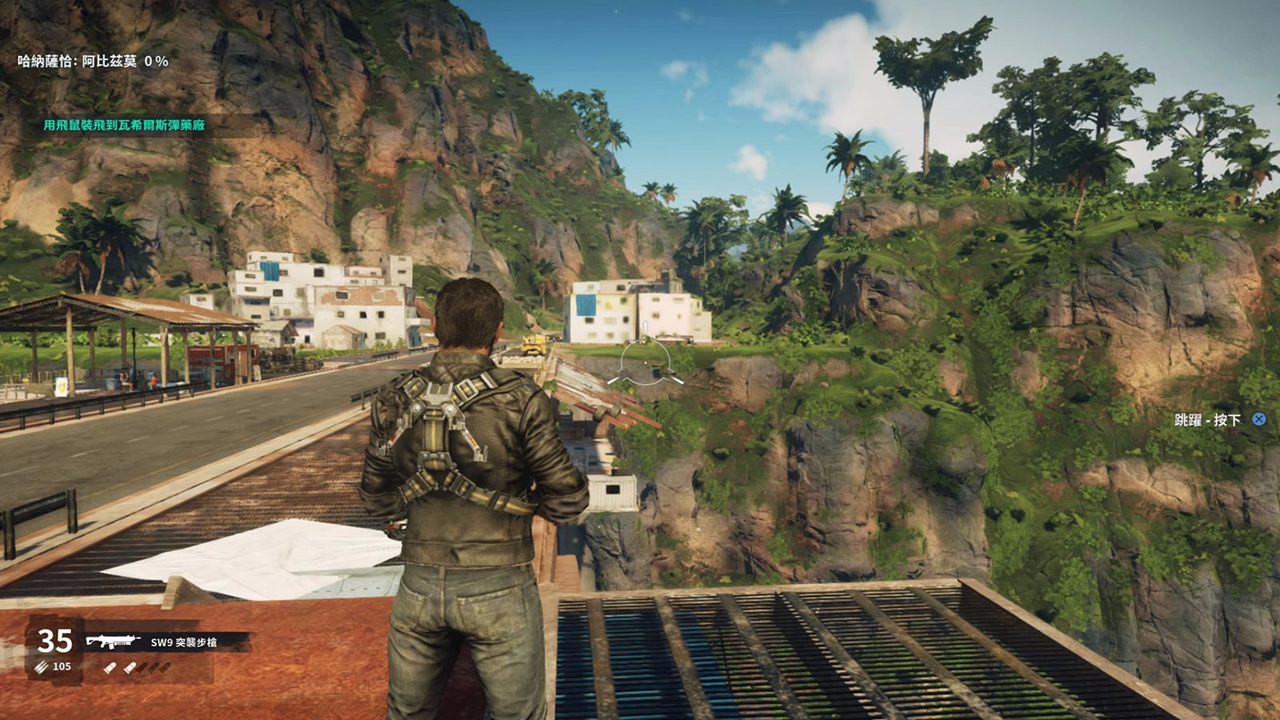Click the SW9 assault rifle weapon icon
Image resolution: width=1280 pixels, height=720 pixels.
pyautogui.click(x=113, y=641)
